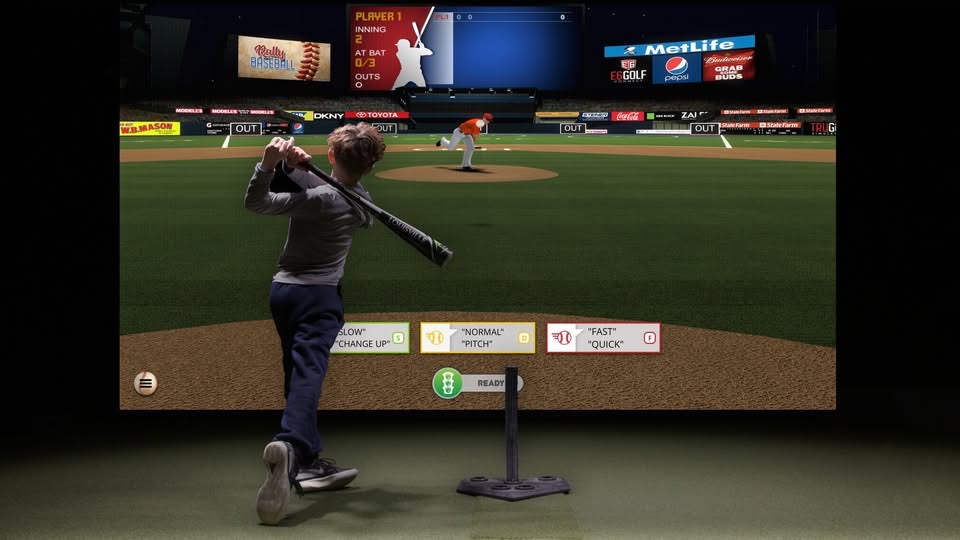Pick the "Fast" Quick pitch
The height and width of the screenshot is (540, 960).
[604, 338]
